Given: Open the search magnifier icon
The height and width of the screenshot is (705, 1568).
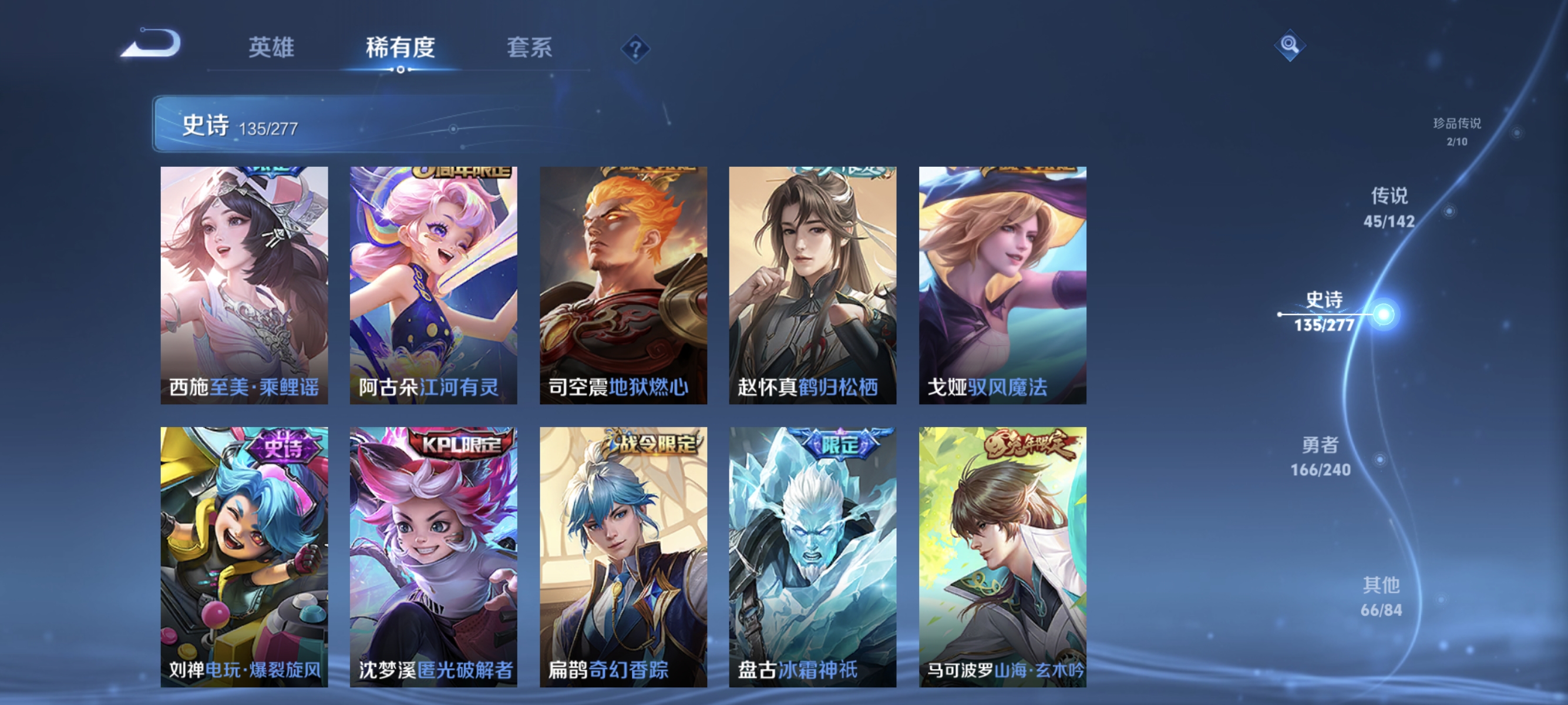Looking at the screenshot, I should coord(1290,46).
